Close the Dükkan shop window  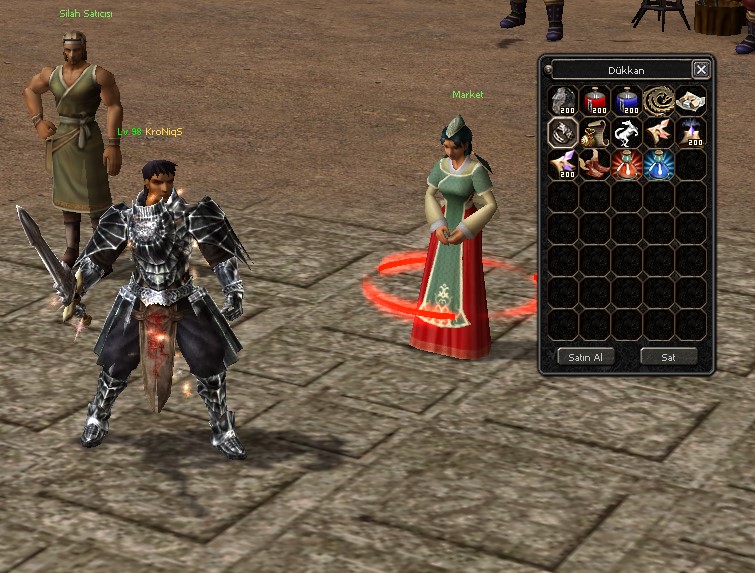[701, 70]
